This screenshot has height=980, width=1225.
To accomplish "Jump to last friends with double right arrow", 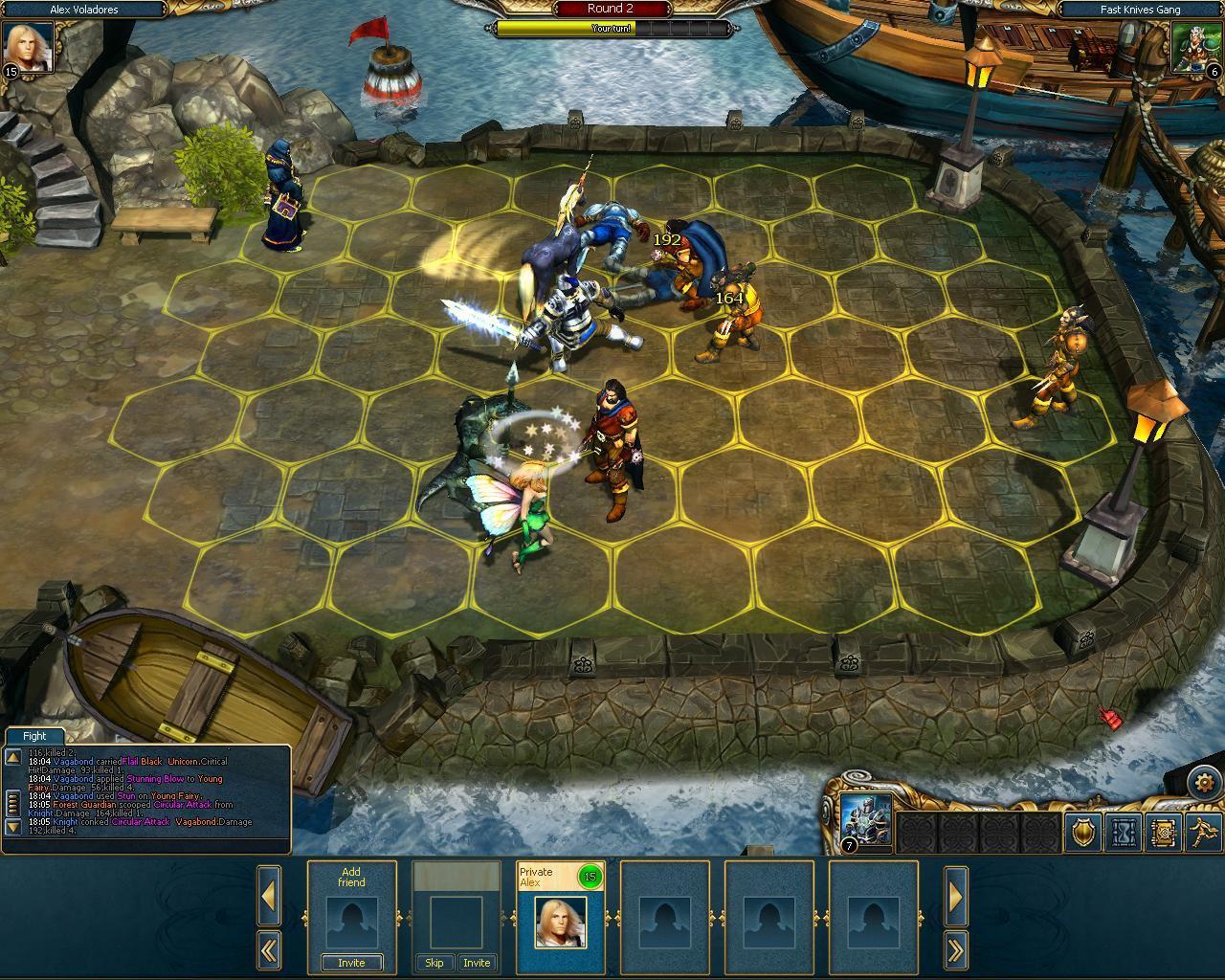I will [x=955, y=950].
